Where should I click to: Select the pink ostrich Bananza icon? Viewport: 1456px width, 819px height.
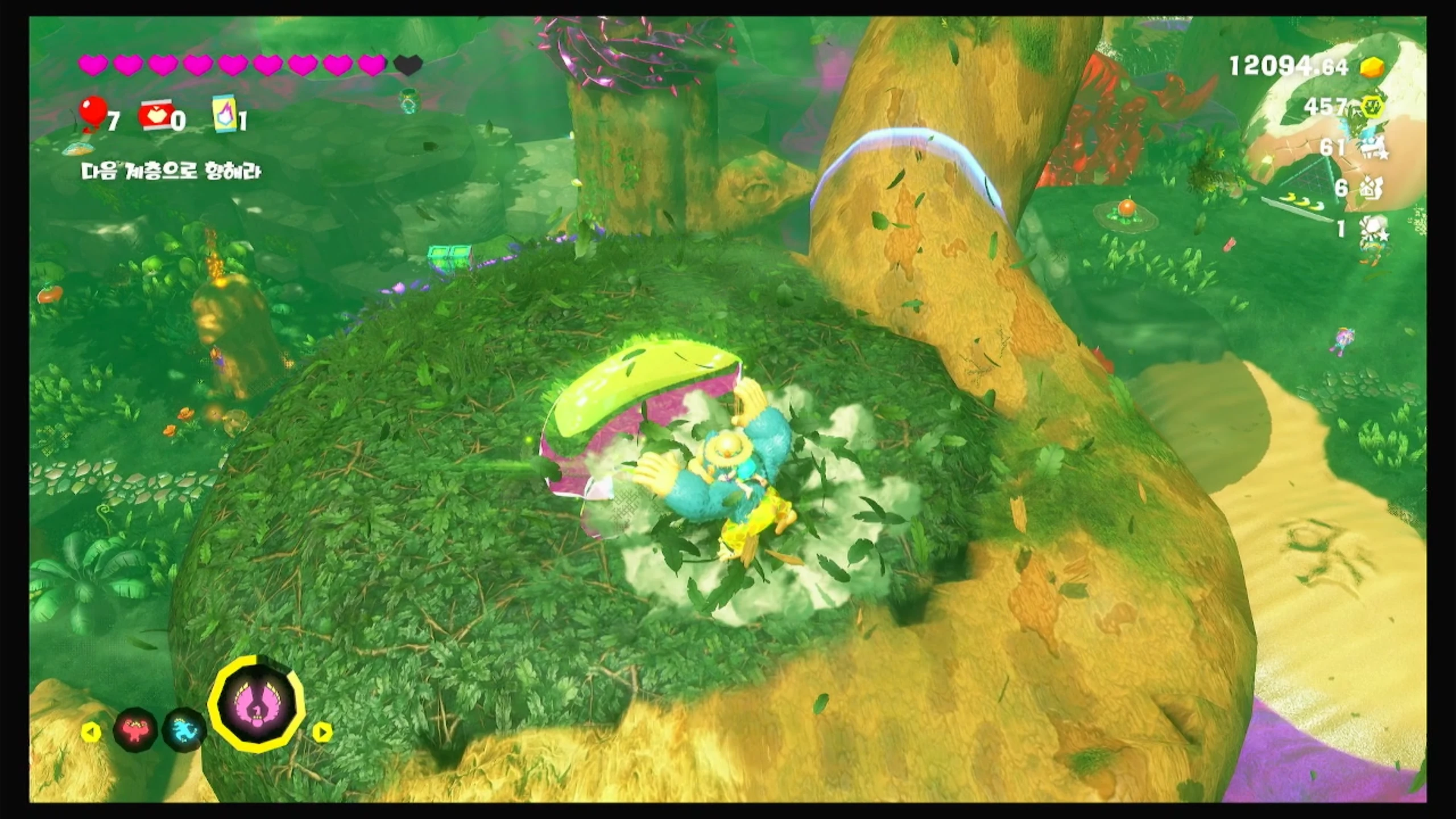257,704
